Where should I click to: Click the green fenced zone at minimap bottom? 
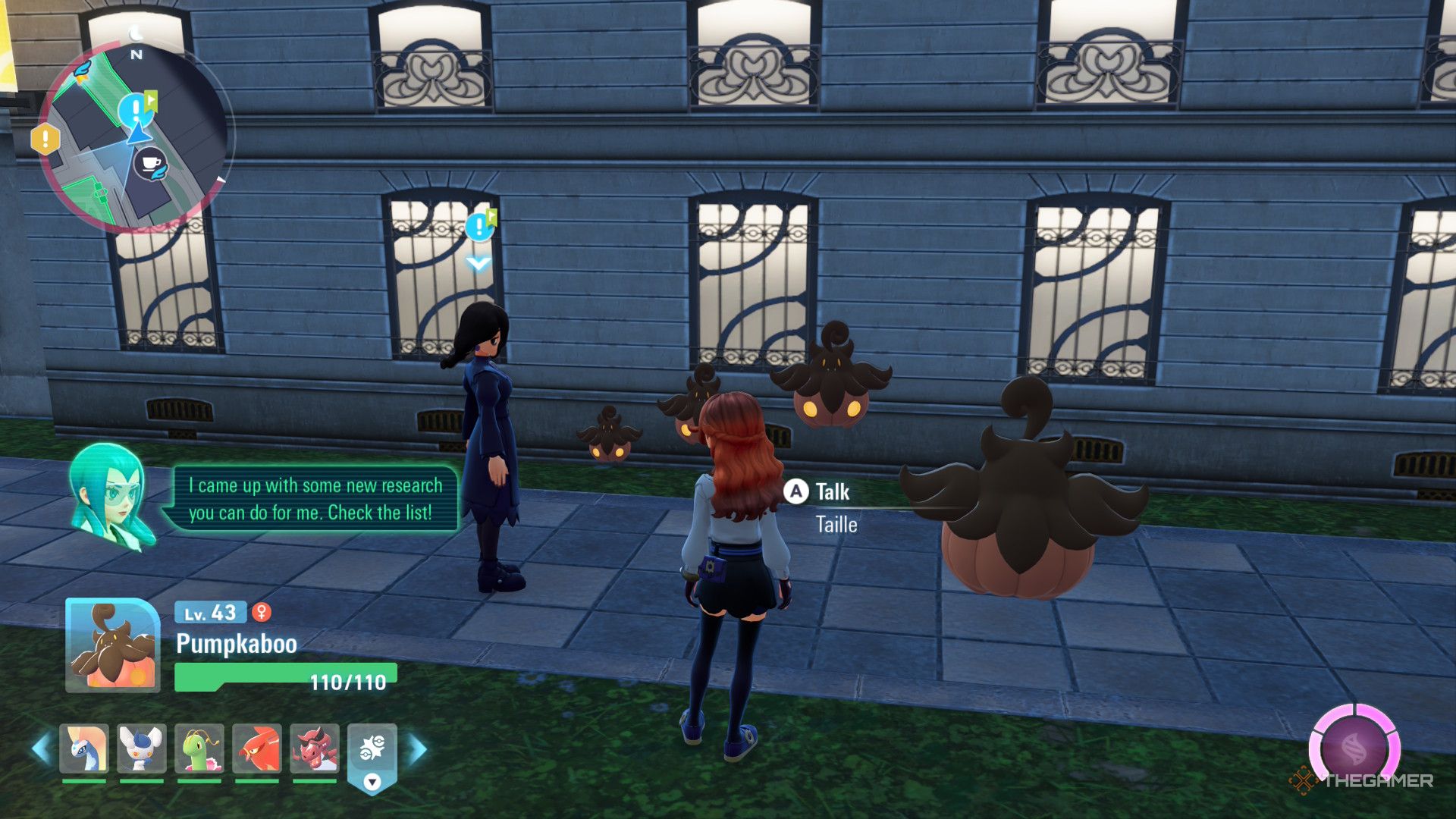(x=89, y=197)
